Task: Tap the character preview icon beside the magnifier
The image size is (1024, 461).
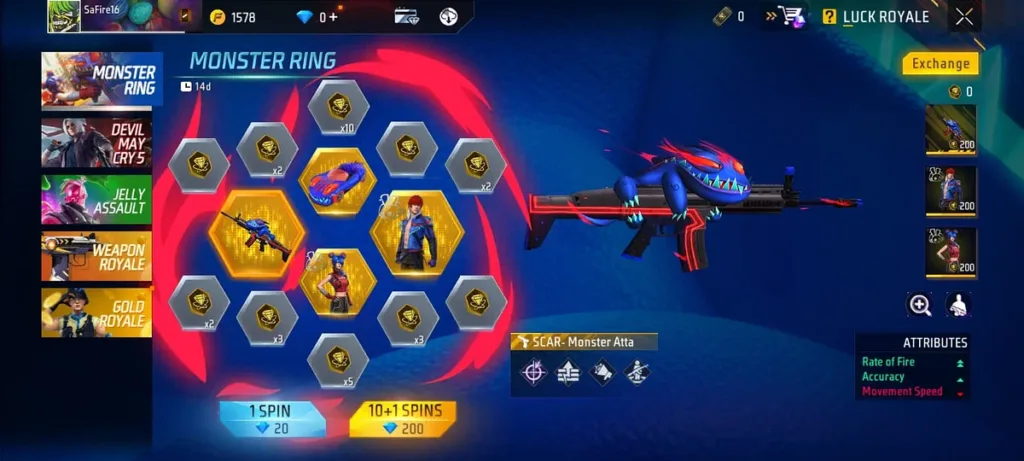Action: tap(958, 305)
